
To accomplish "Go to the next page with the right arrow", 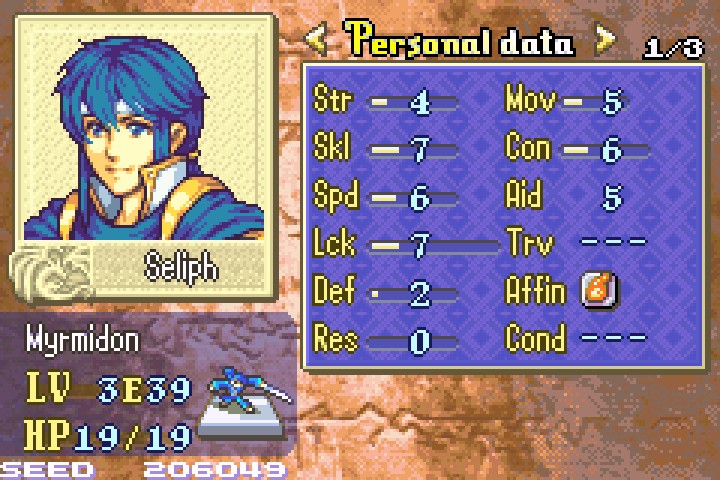I will [605, 41].
